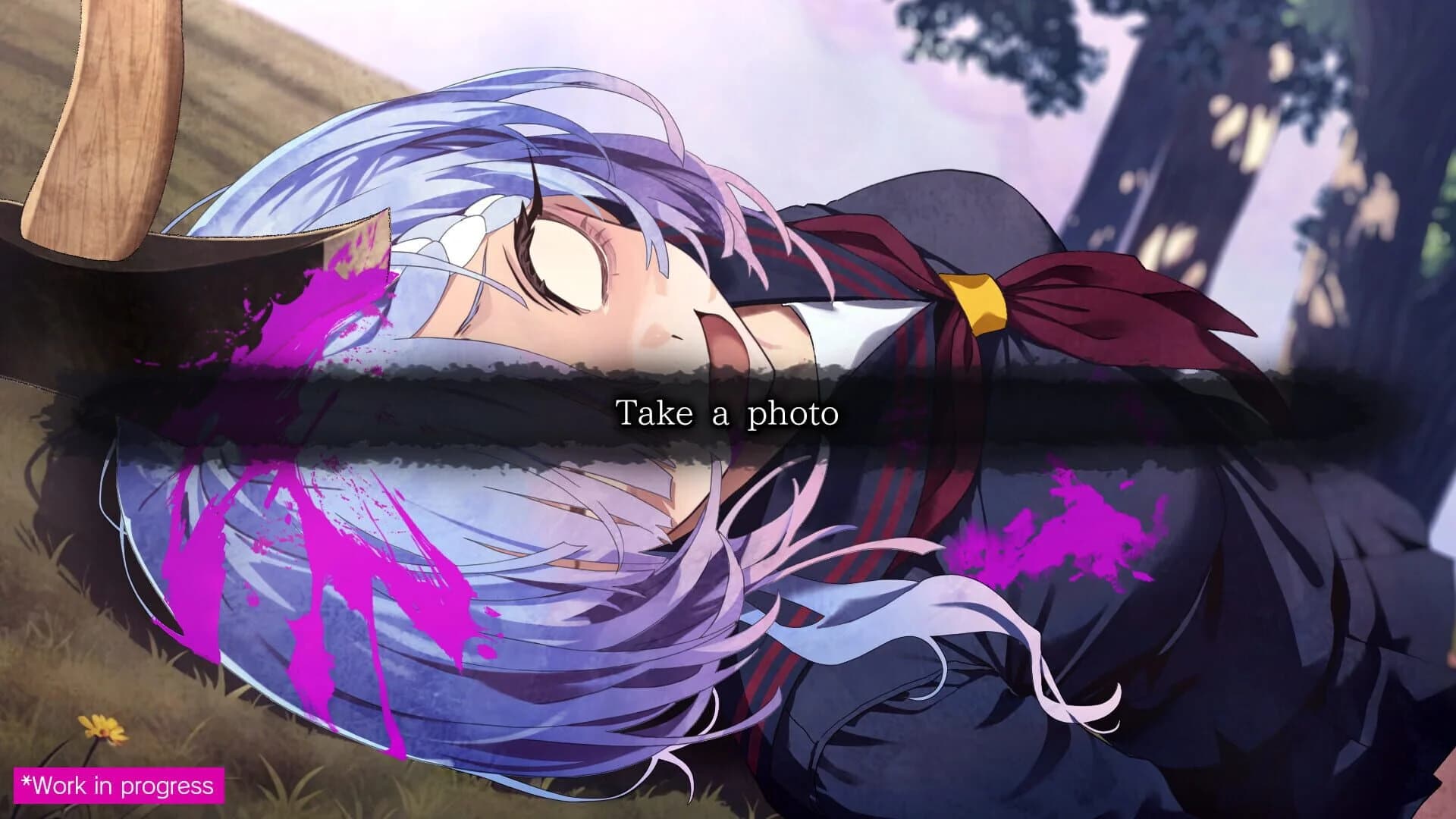Click the yellow hair tie on the red ribbon

click(x=974, y=300)
